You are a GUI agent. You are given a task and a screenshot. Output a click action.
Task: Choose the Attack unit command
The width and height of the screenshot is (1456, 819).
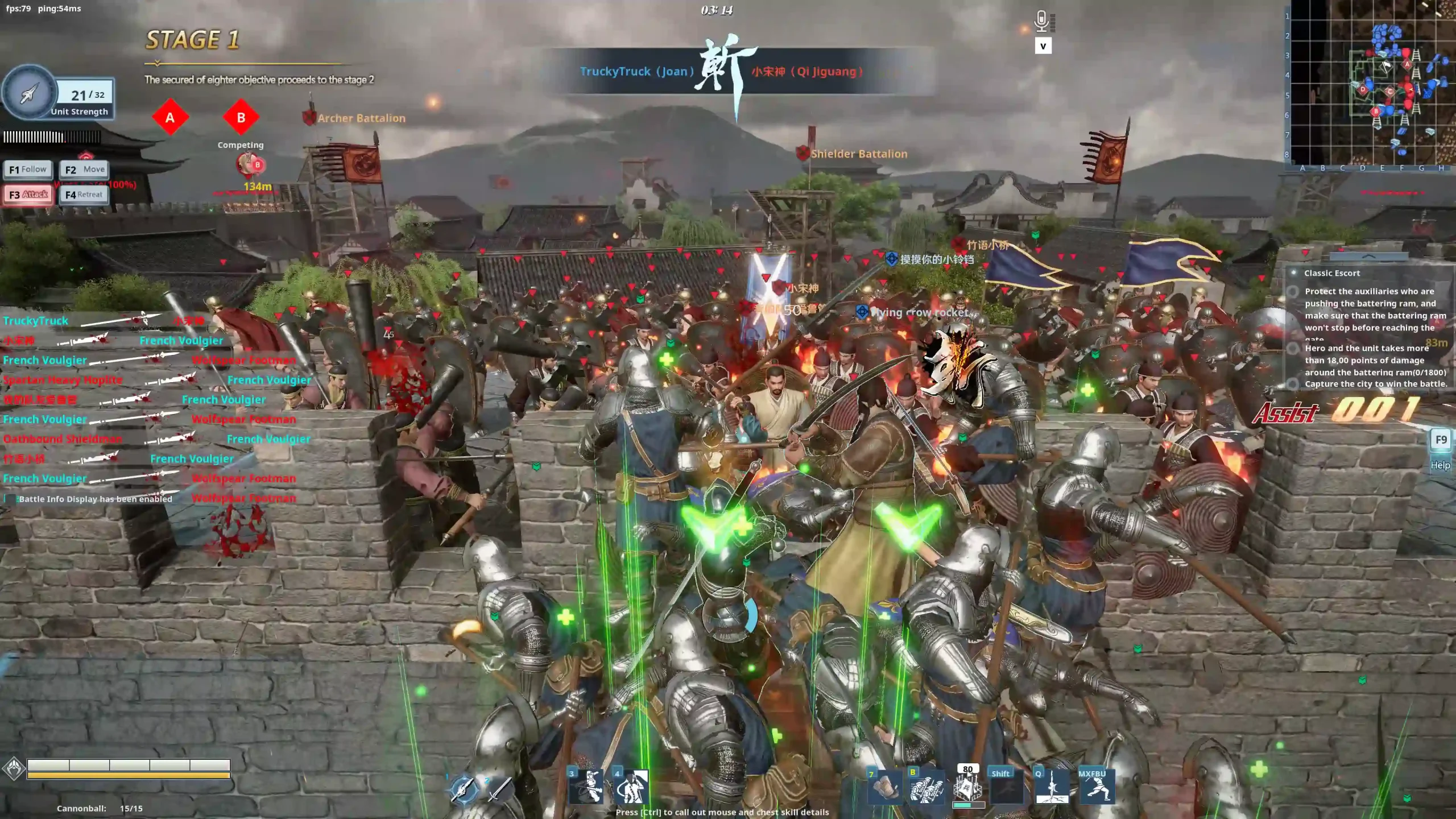pos(28,195)
